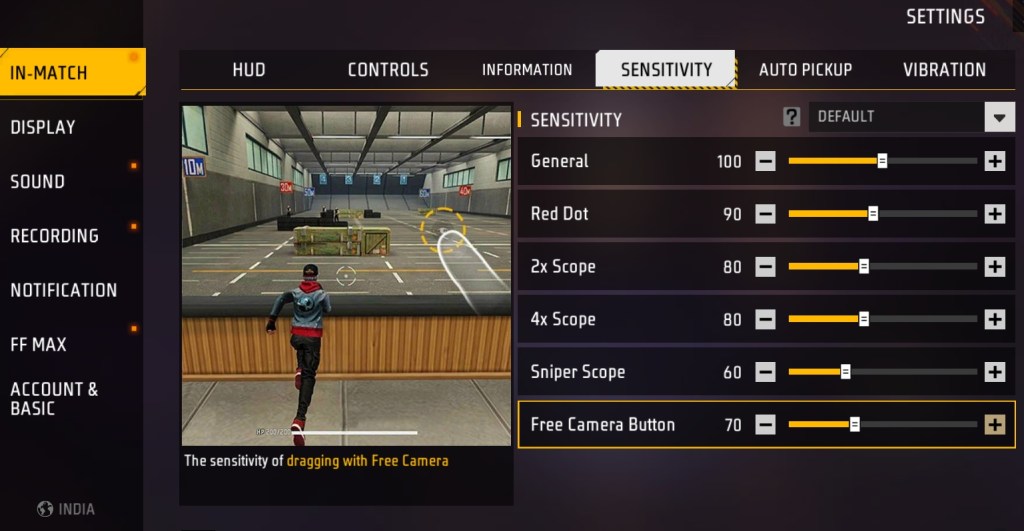The height and width of the screenshot is (531, 1024).
Task: Open Display settings in the sidebar
Action: pos(43,127)
